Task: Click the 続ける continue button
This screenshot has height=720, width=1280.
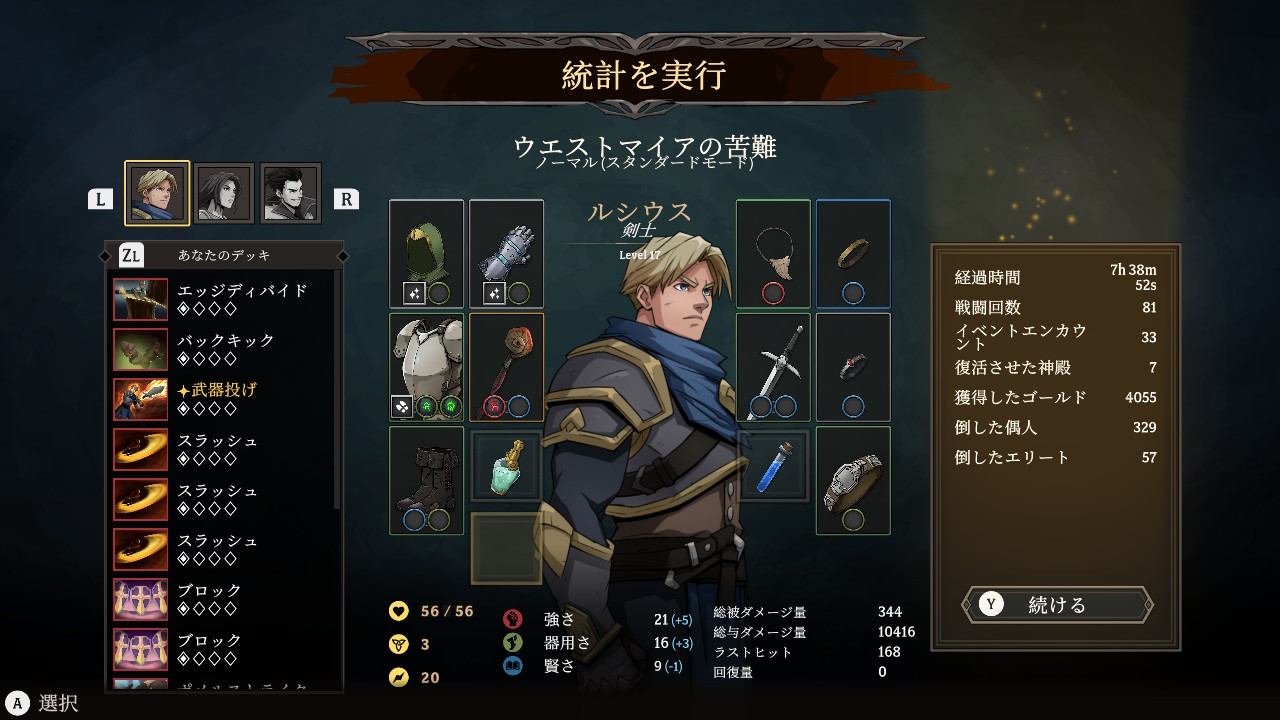Action: [1057, 605]
